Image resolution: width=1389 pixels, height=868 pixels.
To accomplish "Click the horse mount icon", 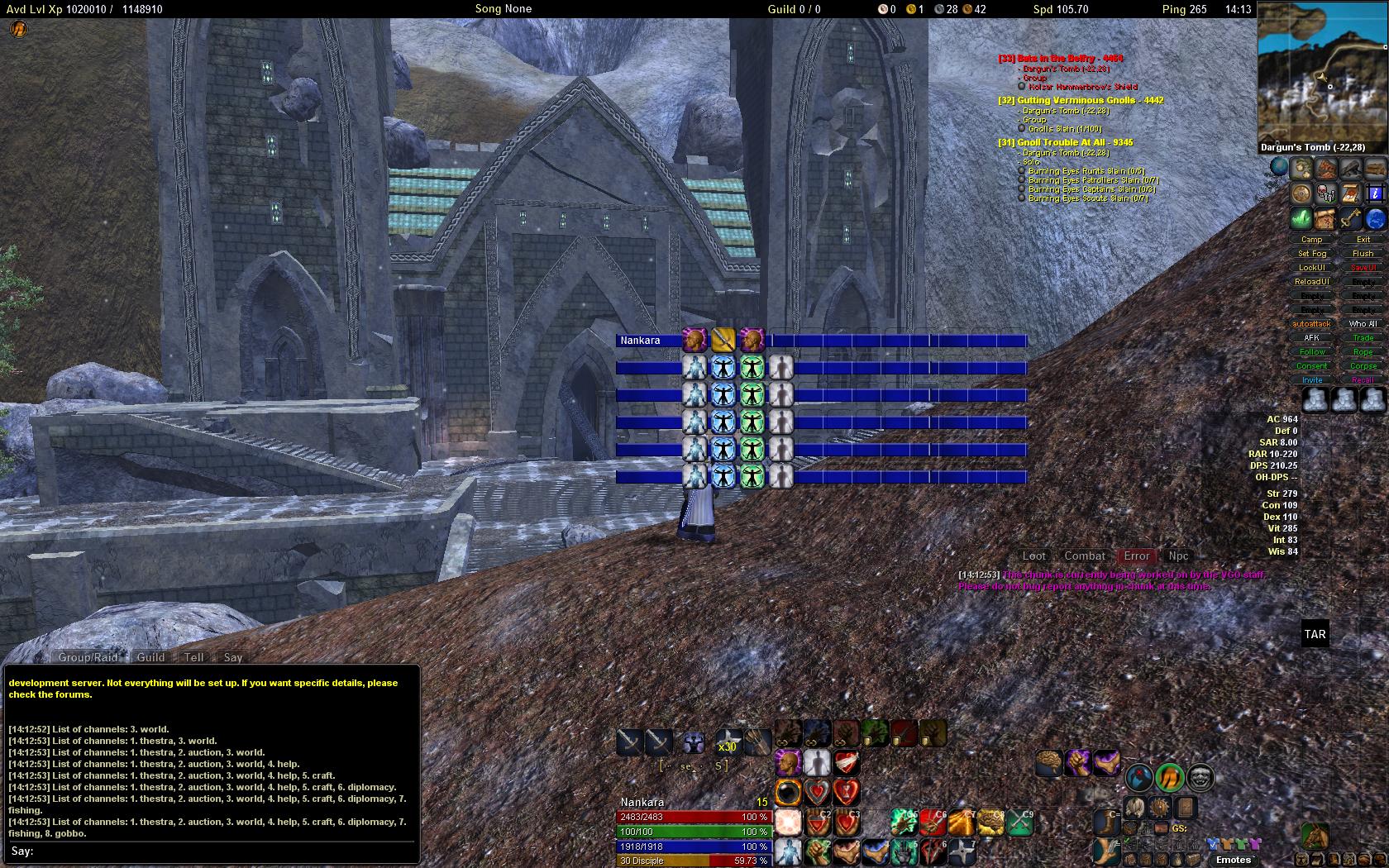I will (x=1315, y=834).
